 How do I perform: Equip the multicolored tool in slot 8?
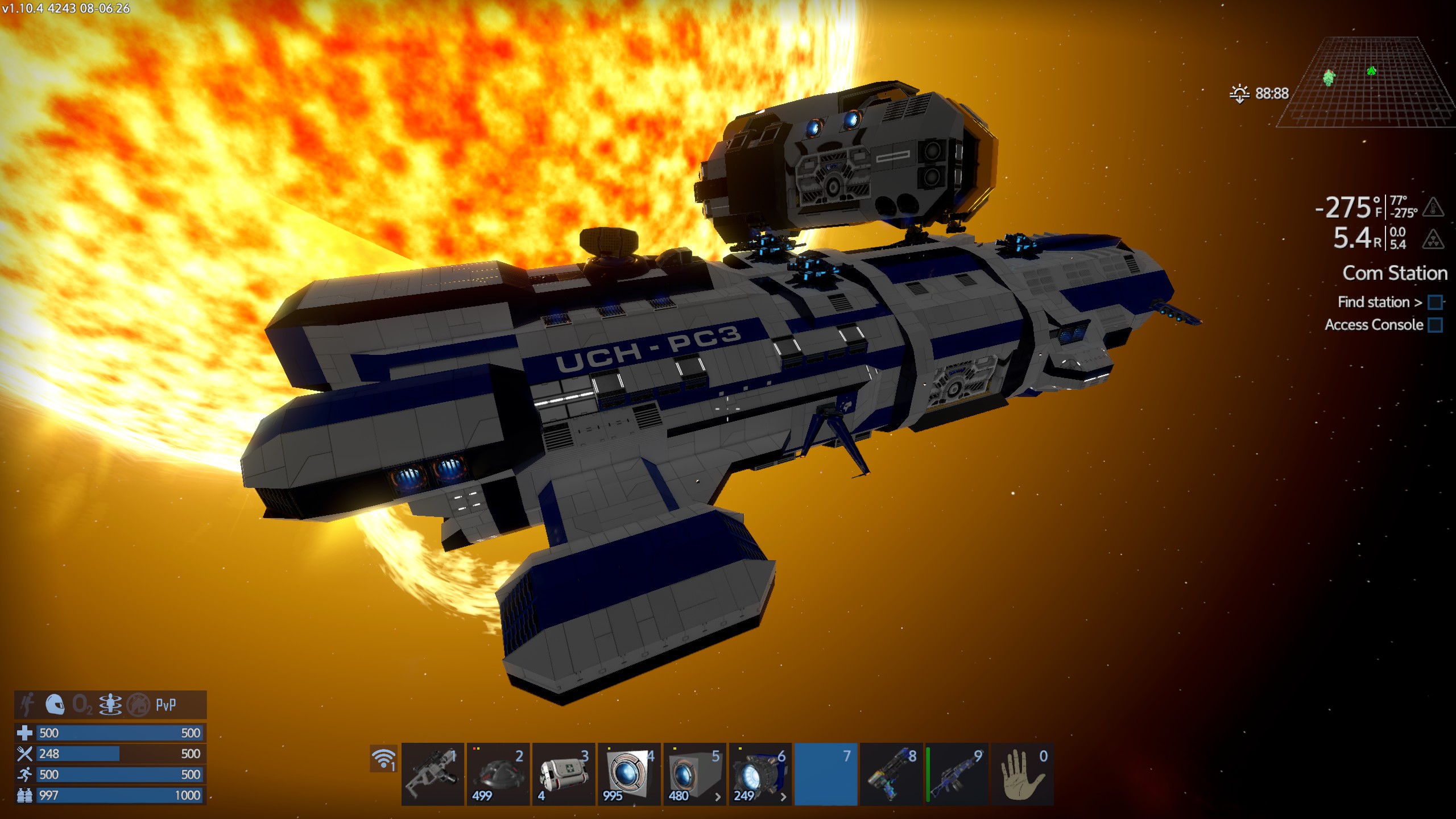click(891, 774)
